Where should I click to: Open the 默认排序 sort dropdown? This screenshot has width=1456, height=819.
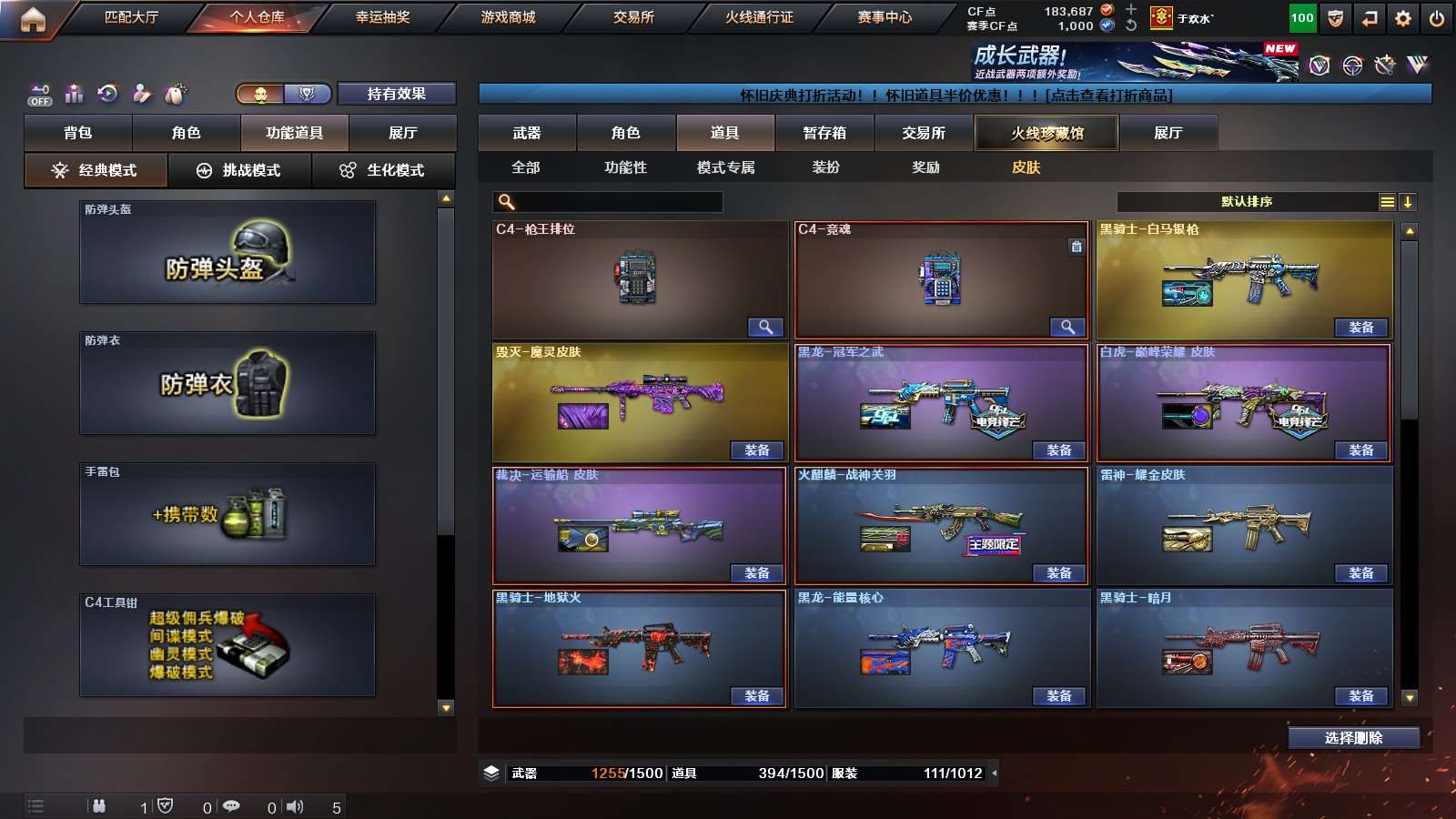pos(1247,202)
